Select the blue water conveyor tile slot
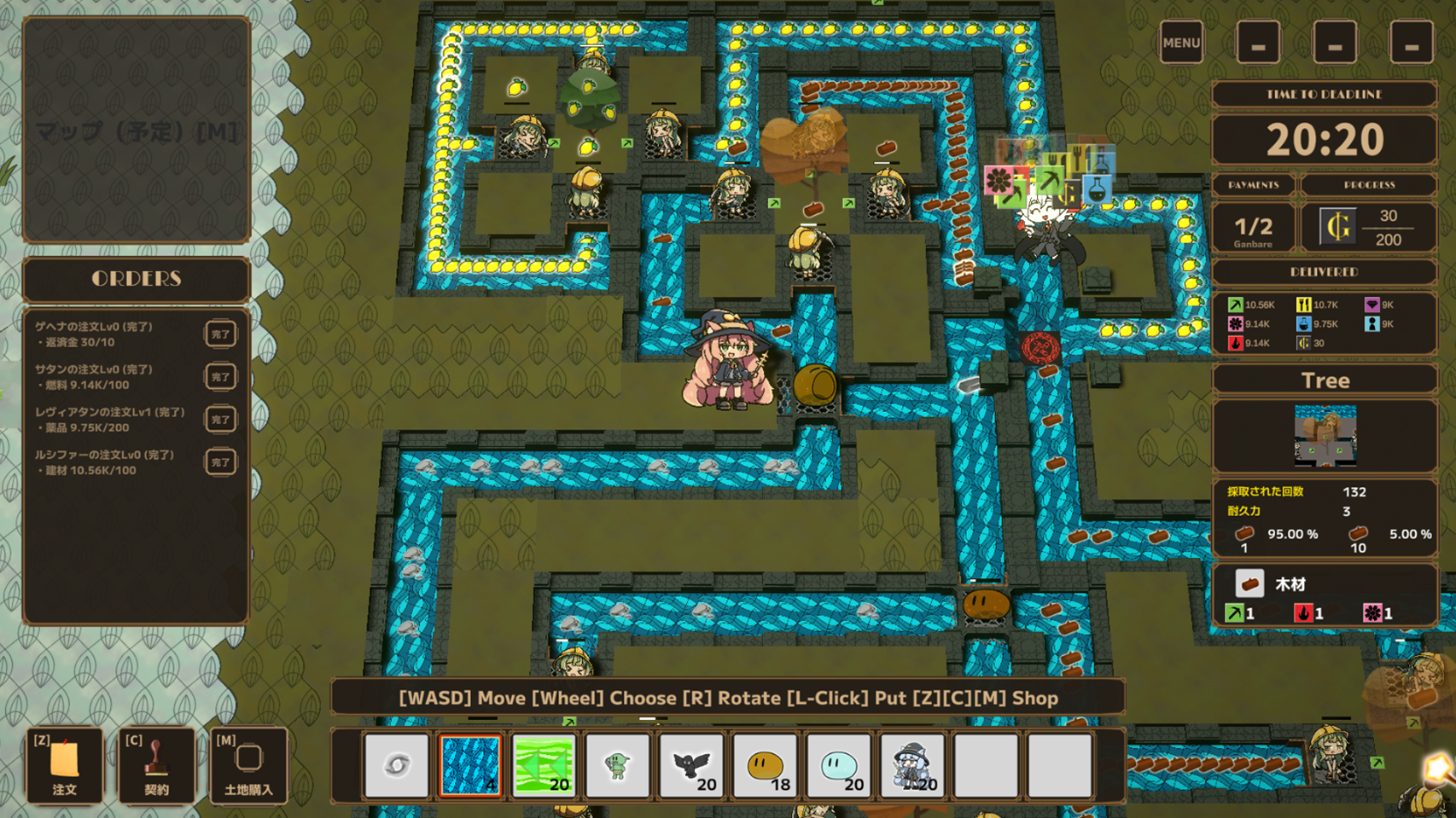Screen dimensions: 1456x818 [470, 765]
